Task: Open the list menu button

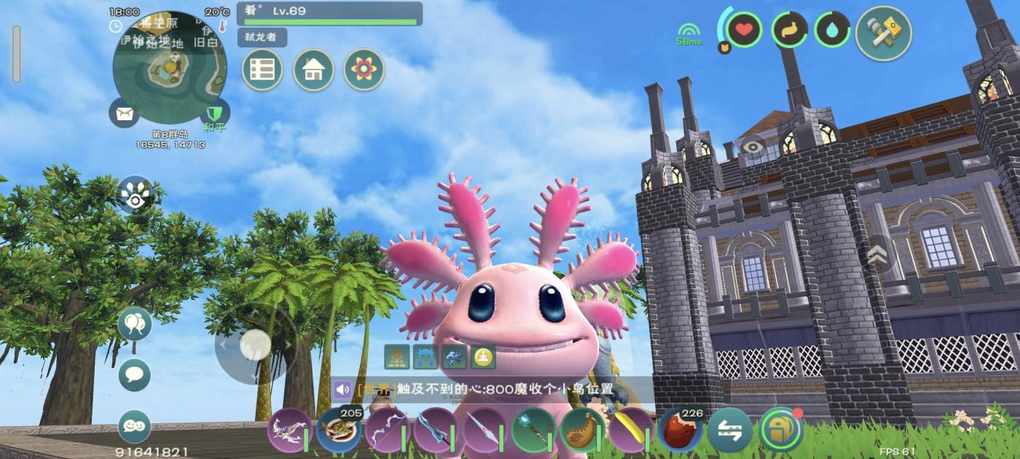Action: tap(262, 70)
